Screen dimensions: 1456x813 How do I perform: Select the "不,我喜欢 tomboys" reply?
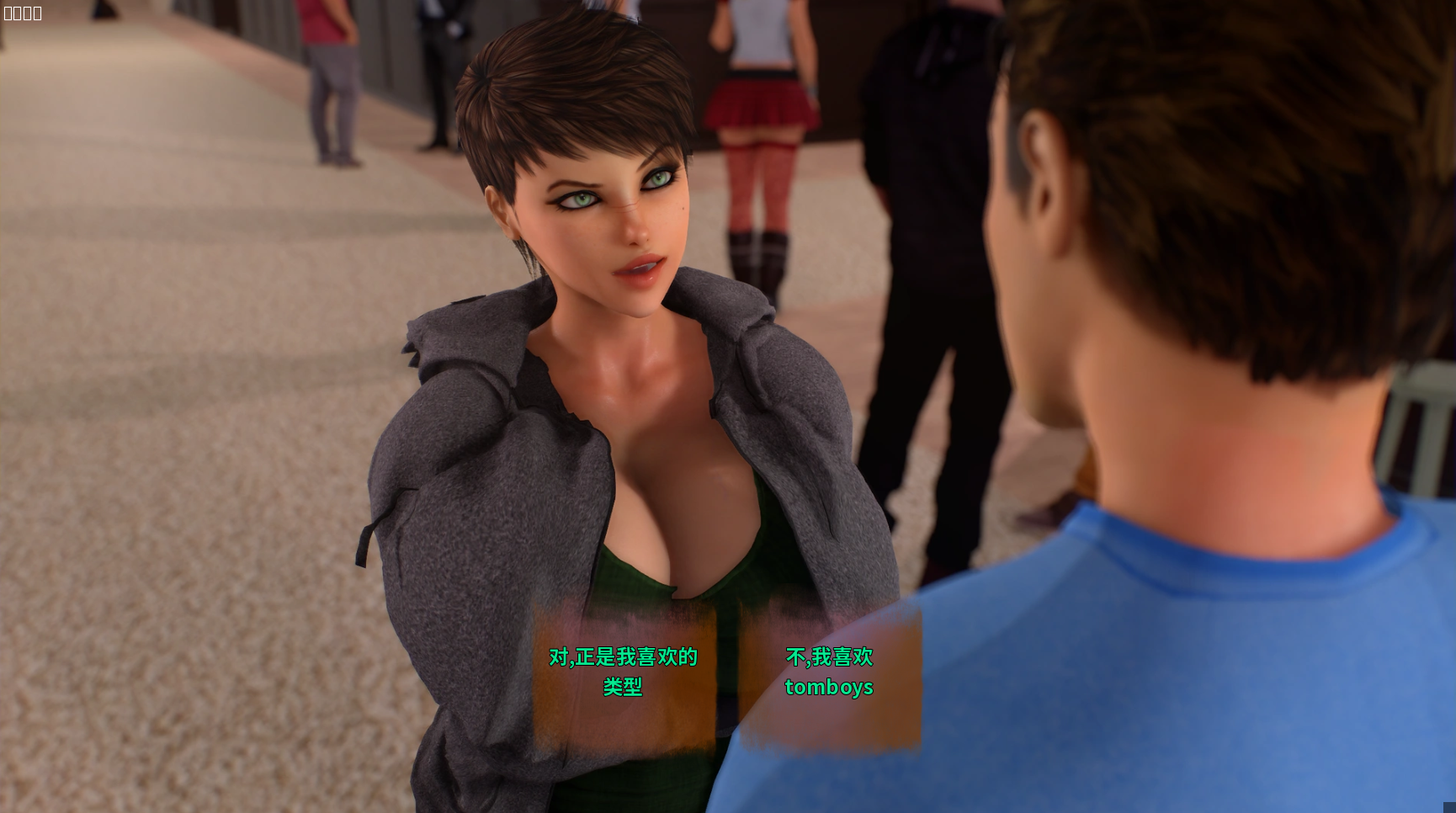pos(829,672)
